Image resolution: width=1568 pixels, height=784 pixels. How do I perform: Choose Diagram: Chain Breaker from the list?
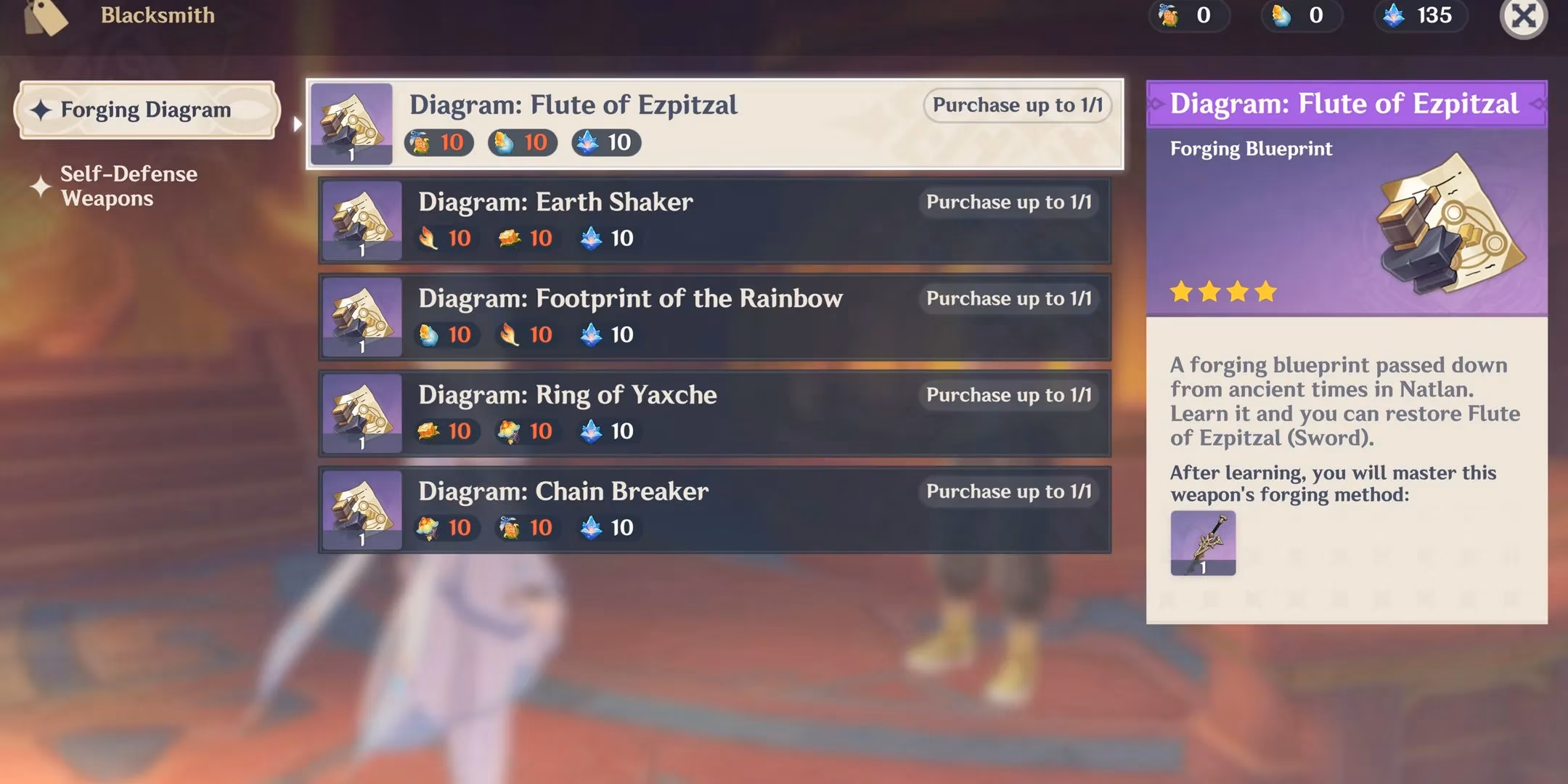[x=715, y=510]
